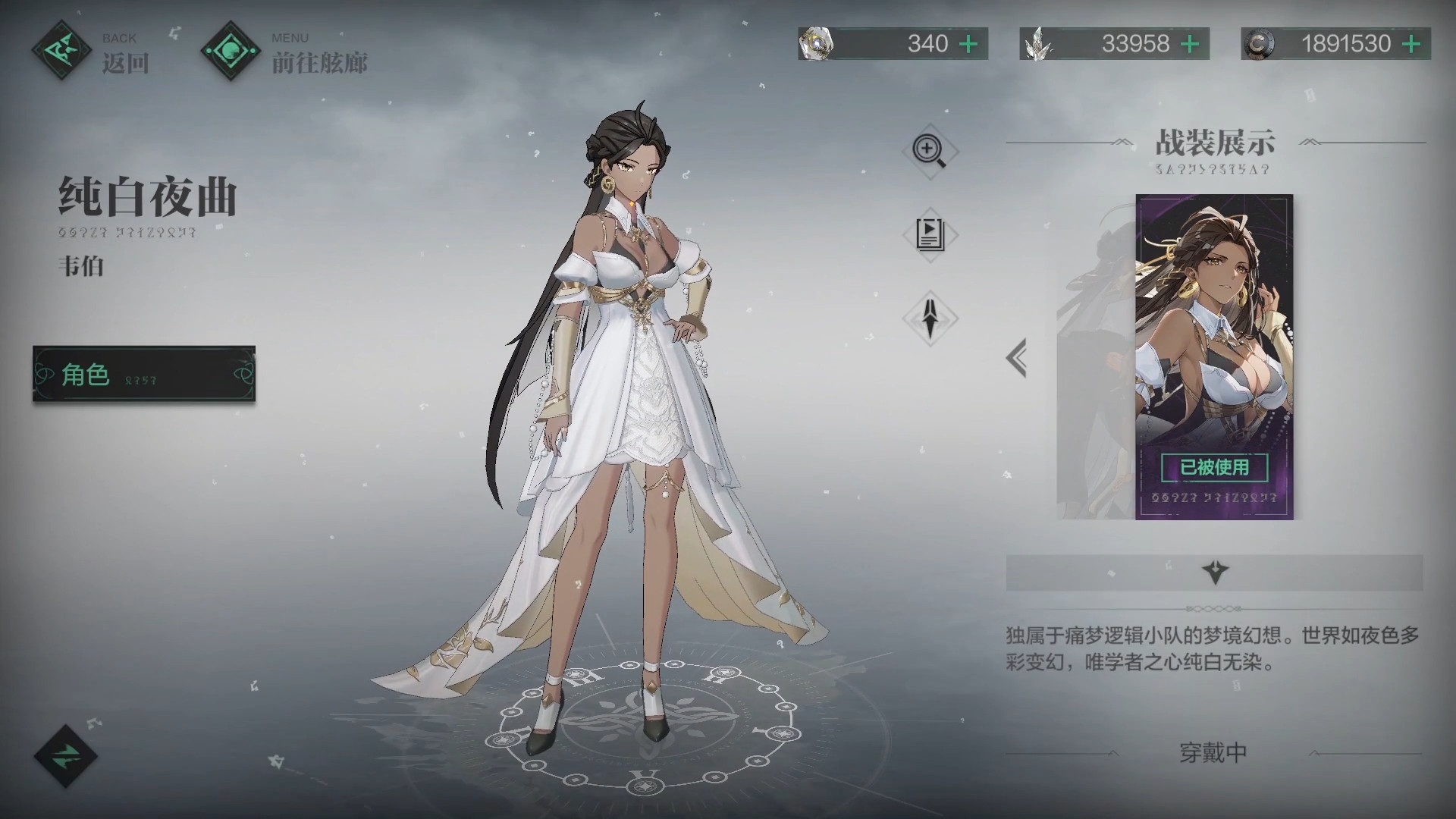This screenshot has width=1456, height=819.
Task: Toggle the swap arrows button
Action: (66, 755)
